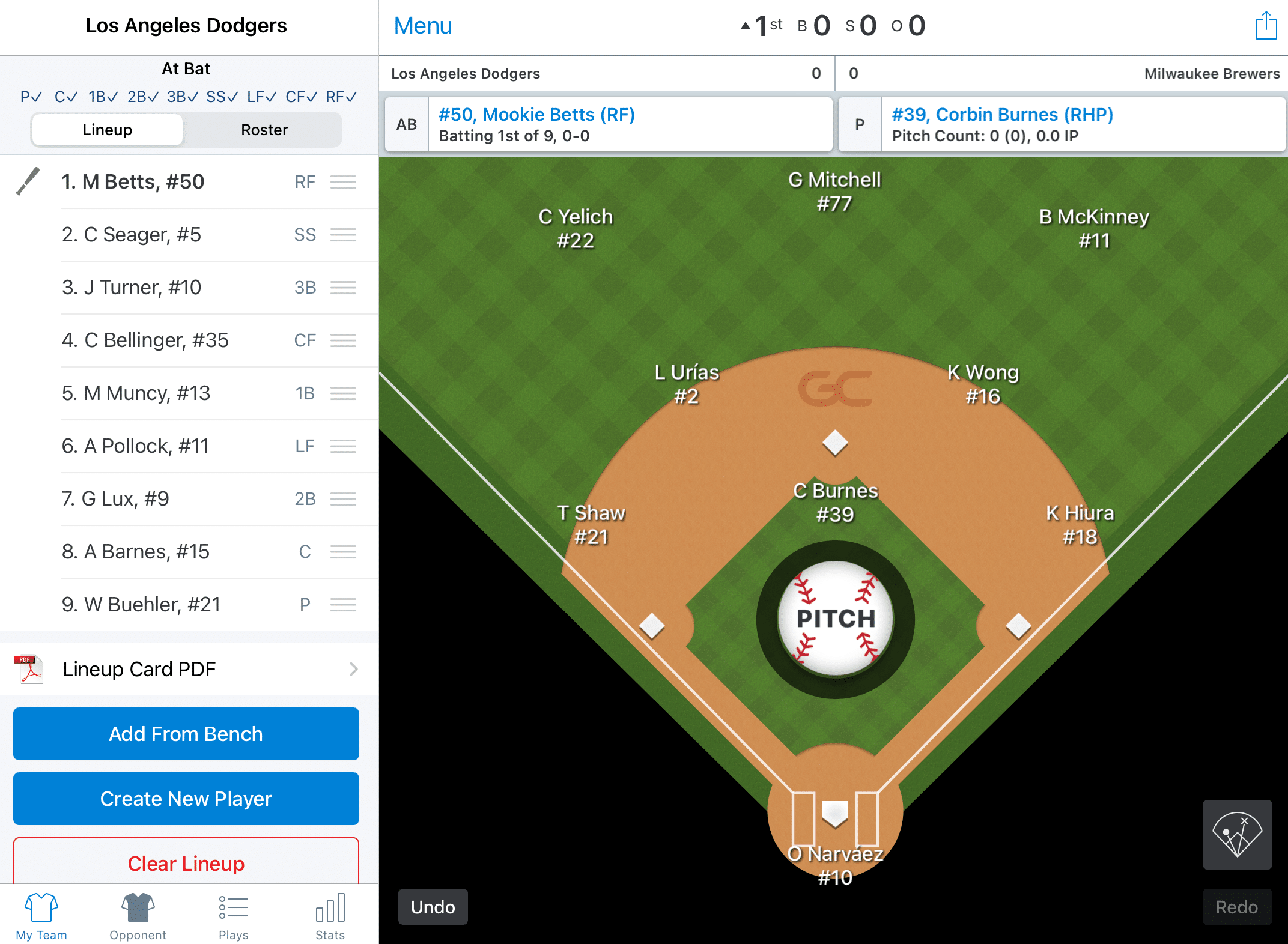Tap the Undo button
The height and width of the screenshot is (944, 1288).
click(432, 907)
